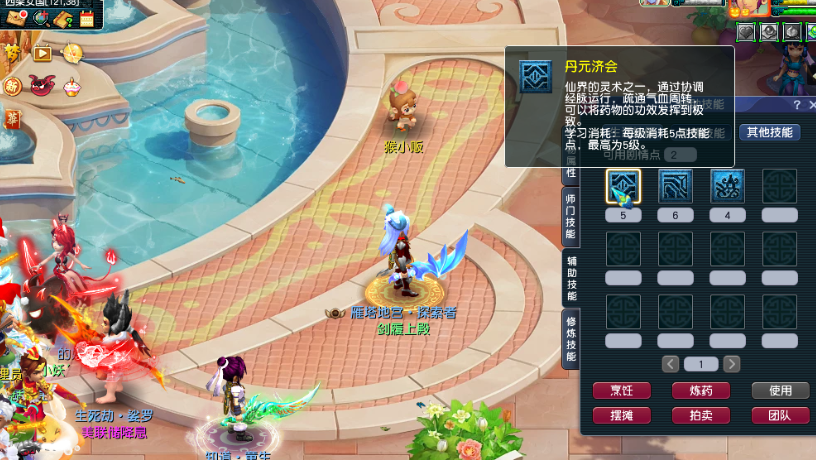Click the 团队 team button
This screenshot has width=816, height=460.
click(x=780, y=415)
